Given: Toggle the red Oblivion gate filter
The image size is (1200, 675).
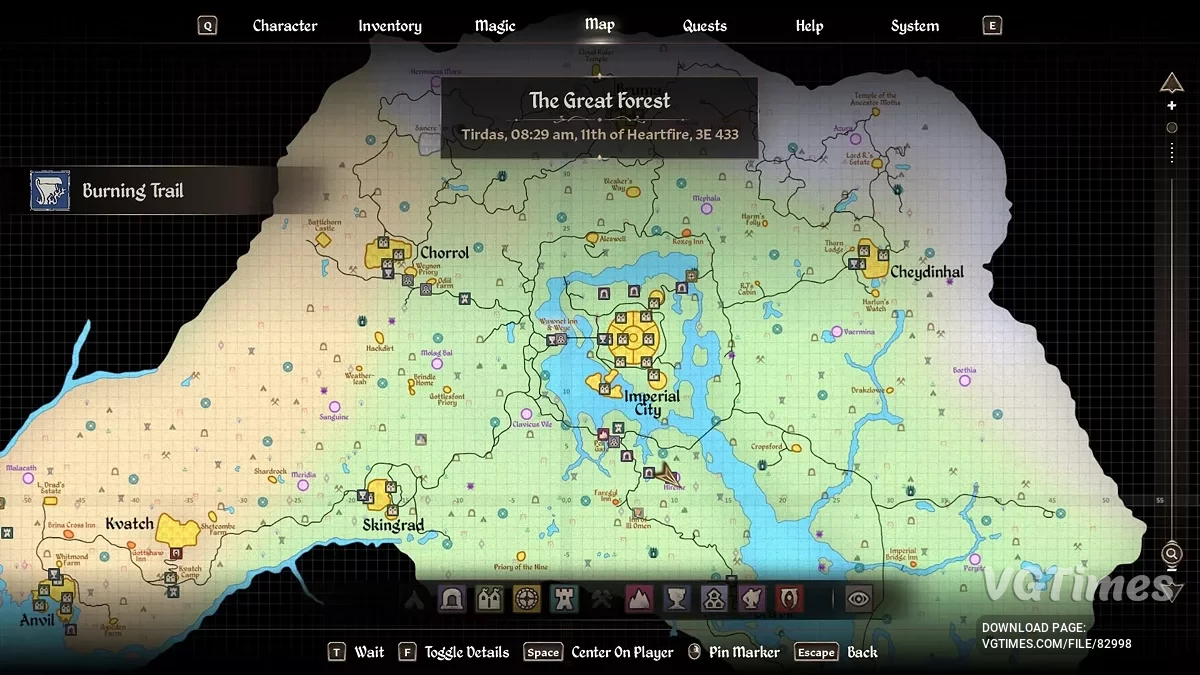Looking at the screenshot, I should [x=789, y=598].
